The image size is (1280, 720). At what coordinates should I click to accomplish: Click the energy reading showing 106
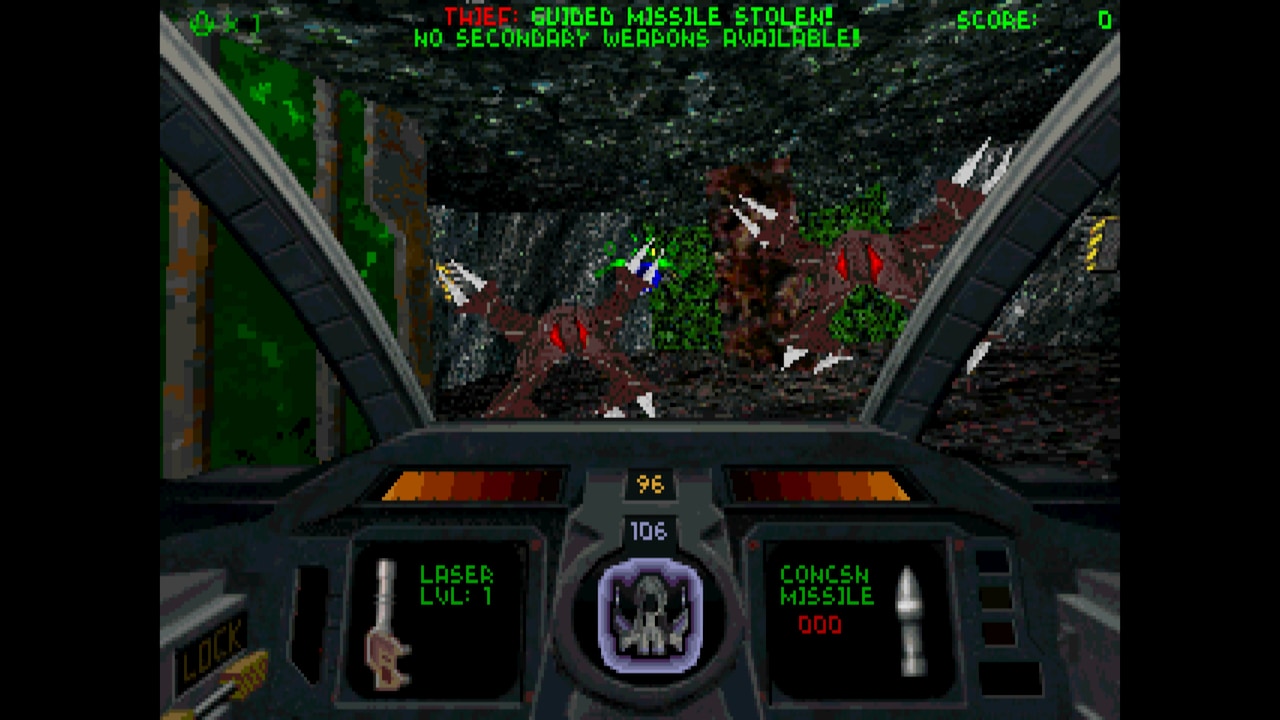tap(649, 533)
